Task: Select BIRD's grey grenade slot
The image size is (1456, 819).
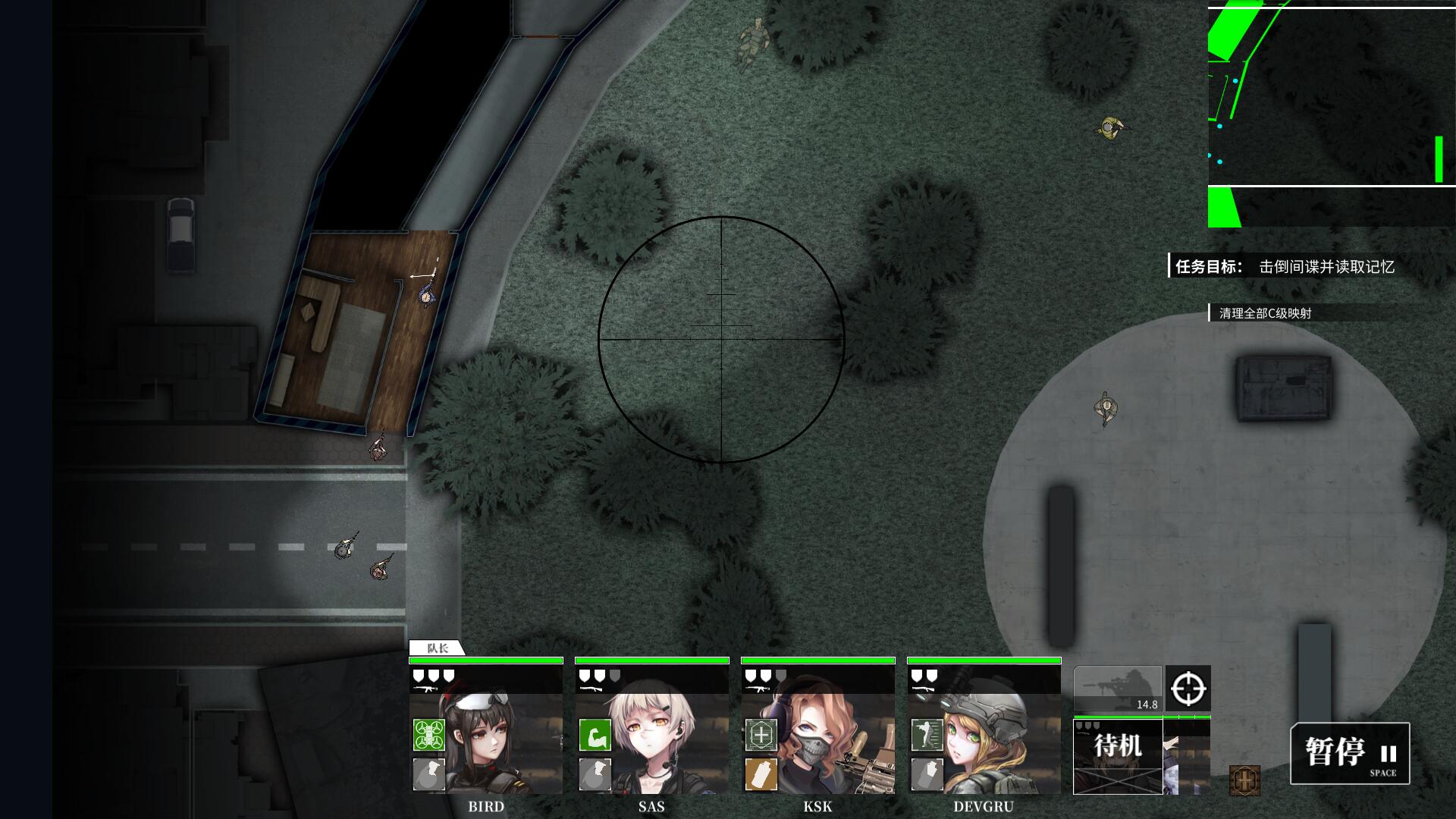Action: (428, 774)
